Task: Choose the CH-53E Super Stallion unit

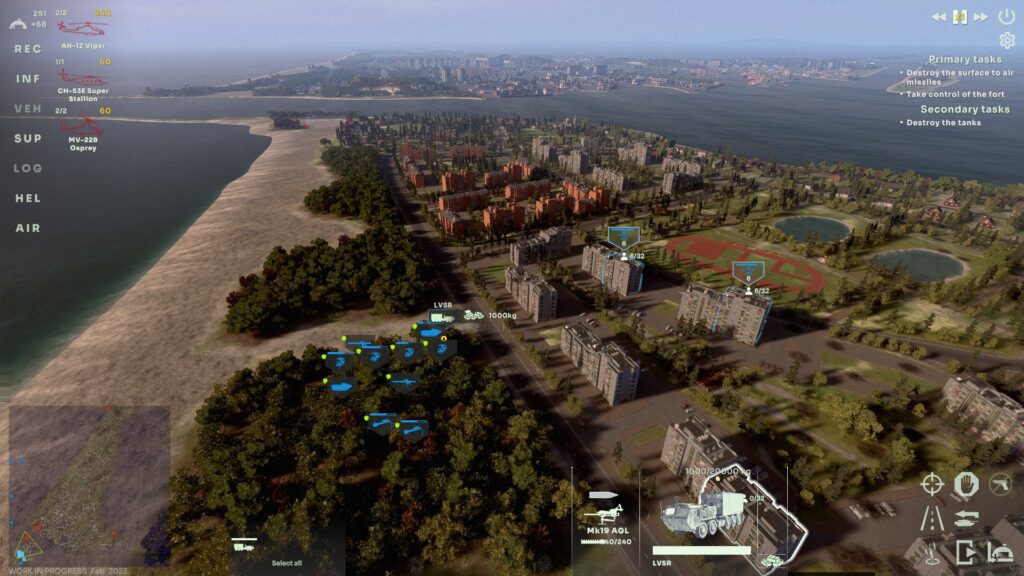Action: [x=82, y=80]
